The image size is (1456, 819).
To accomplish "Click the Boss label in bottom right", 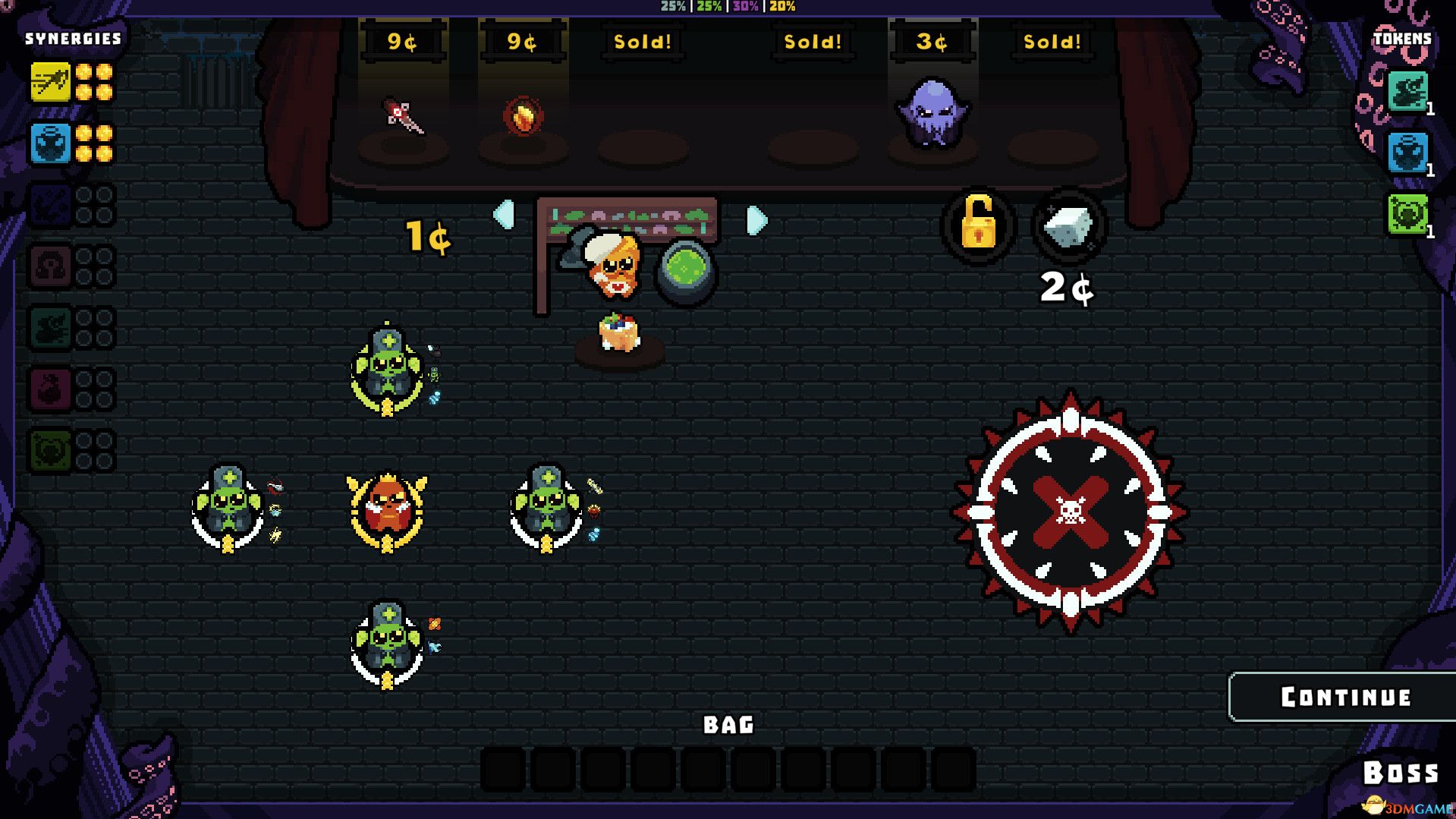I will pyautogui.click(x=1402, y=772).
